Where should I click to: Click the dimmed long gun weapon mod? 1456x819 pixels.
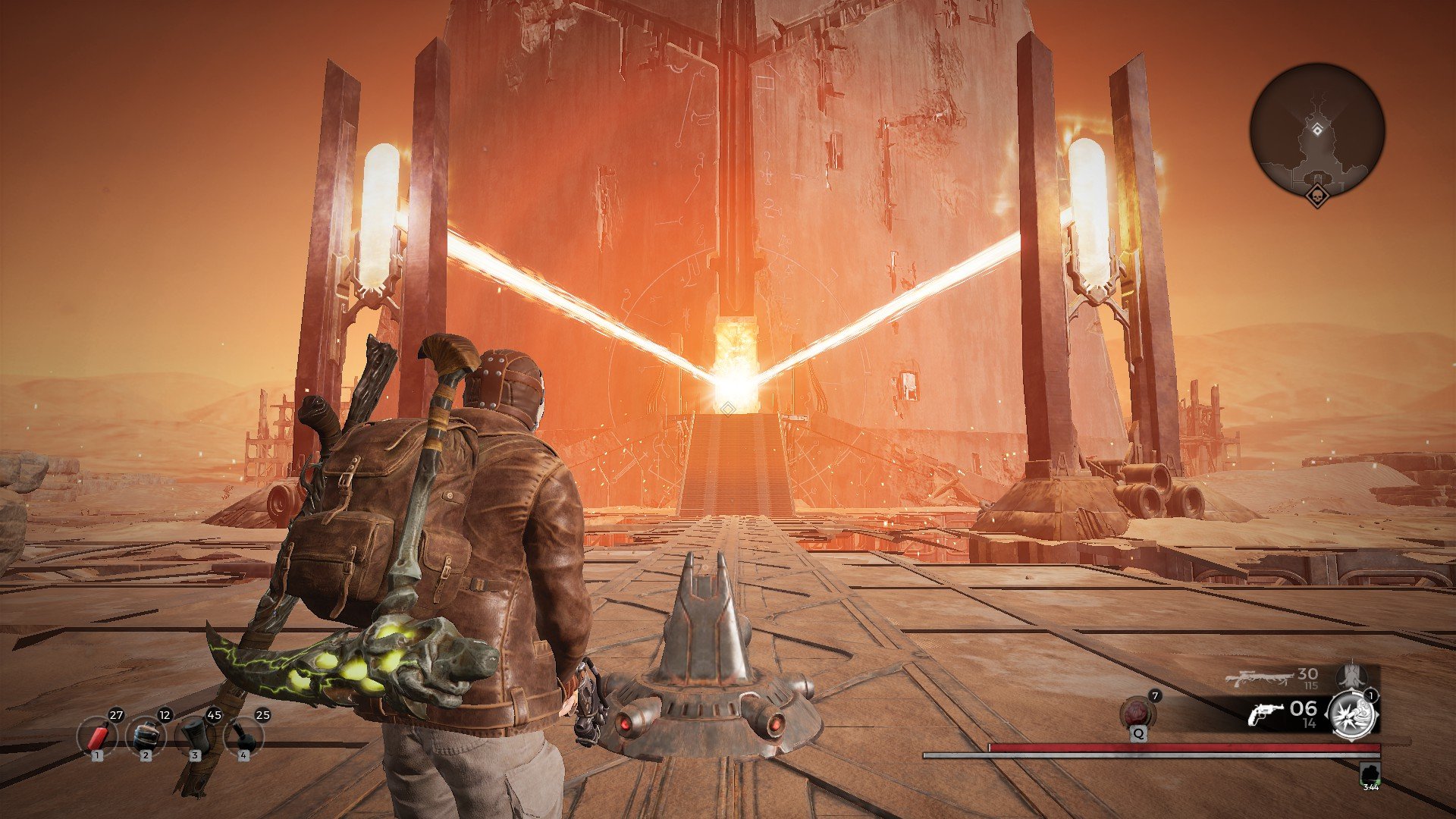[1351, 676]
